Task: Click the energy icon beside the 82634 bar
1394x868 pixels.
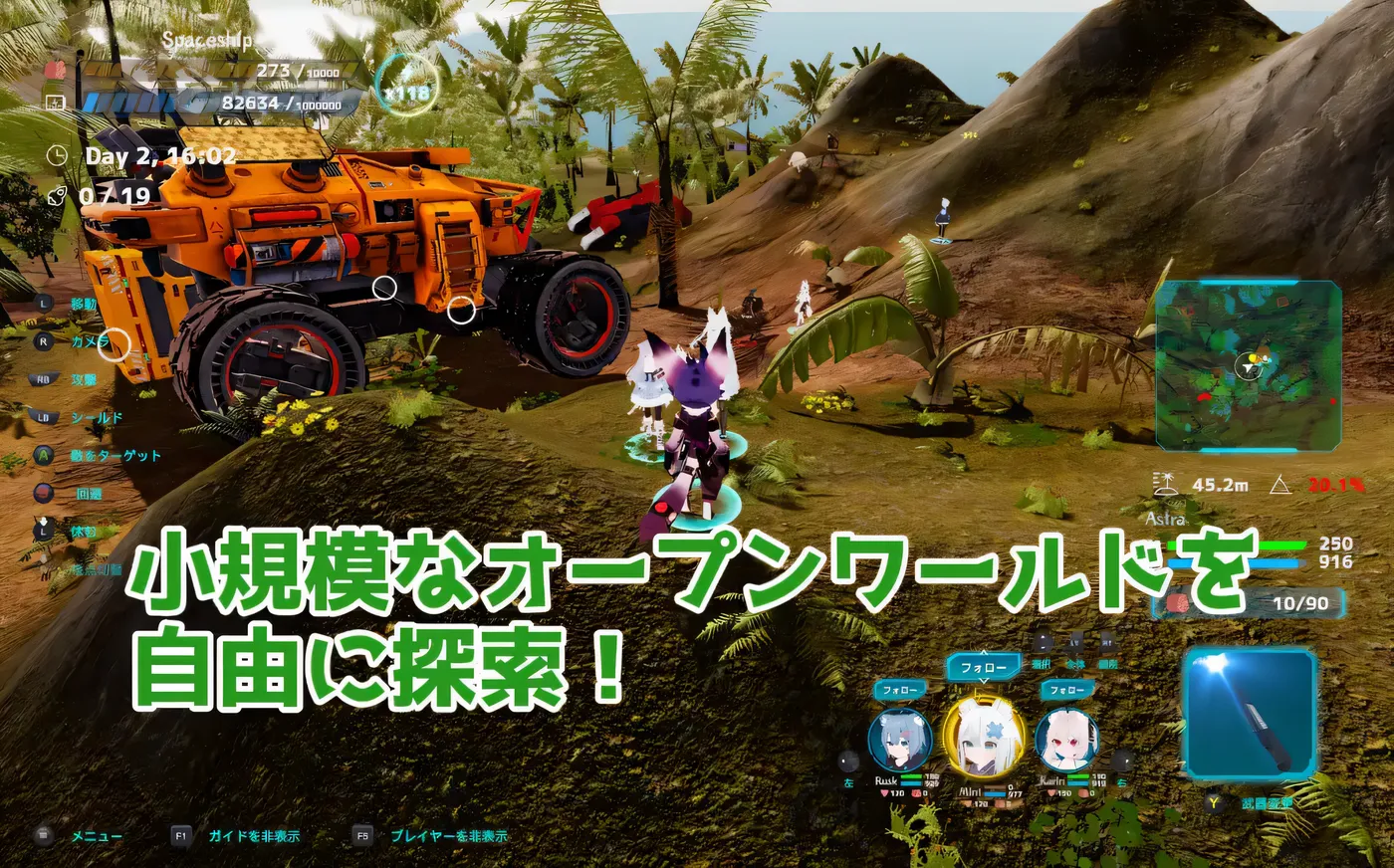Action: tap(56, 102)
